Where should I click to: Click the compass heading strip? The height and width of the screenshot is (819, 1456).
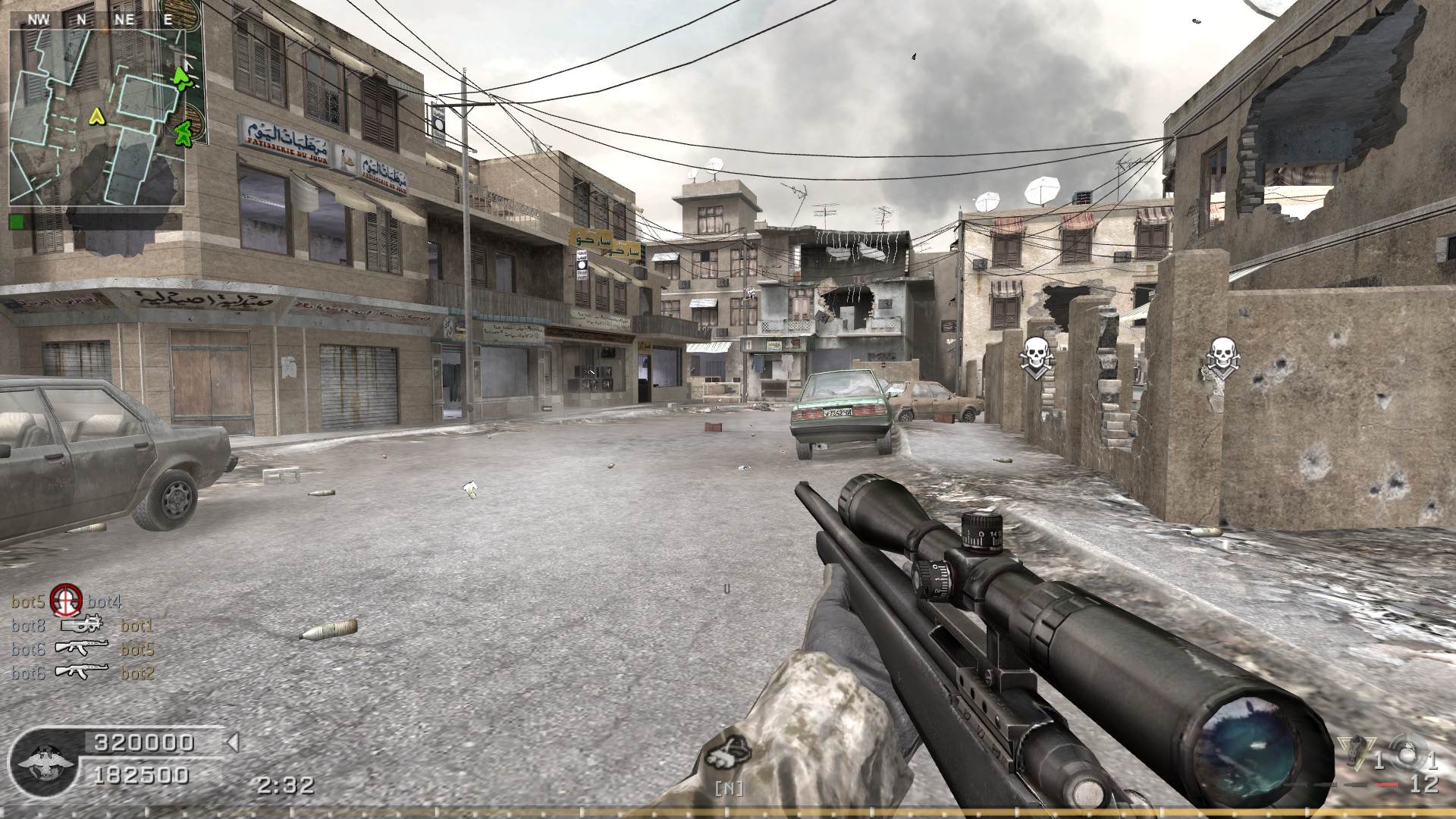click(97, 20)
